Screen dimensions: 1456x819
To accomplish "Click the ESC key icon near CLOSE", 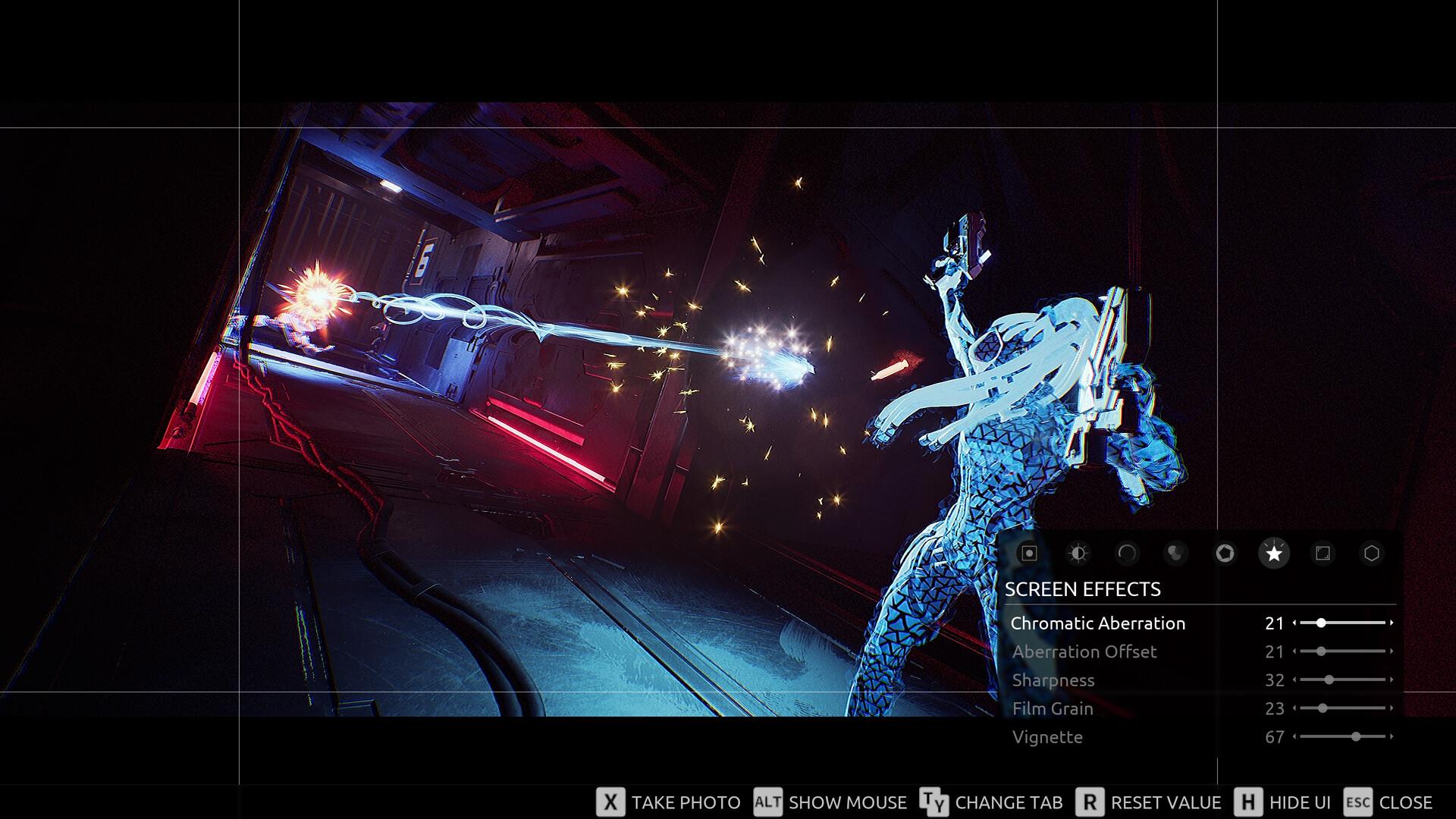I will pos(1358,802).
